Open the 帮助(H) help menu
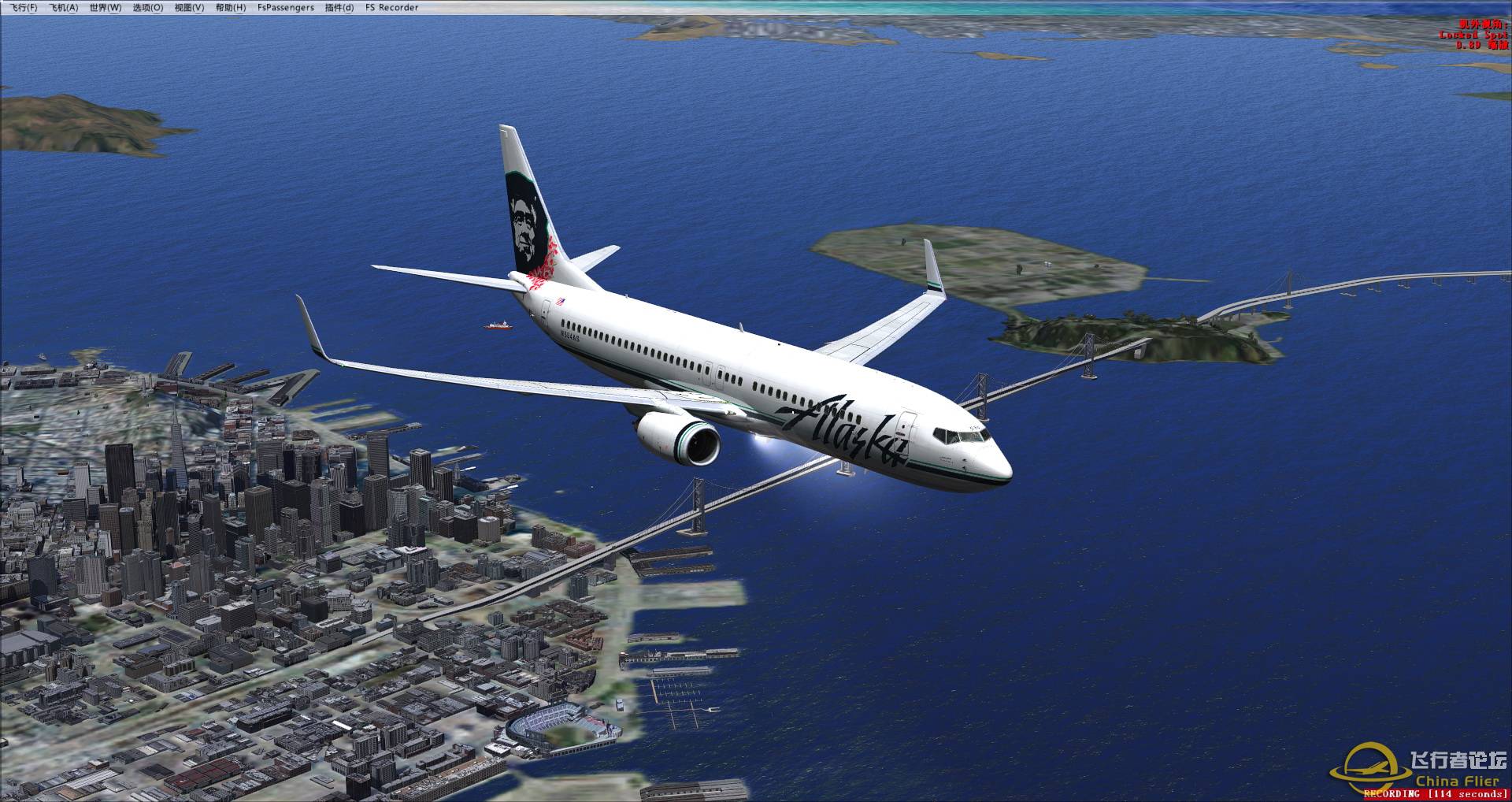Viewport: 1512px width, 802px height. click(x=231, y=8)
